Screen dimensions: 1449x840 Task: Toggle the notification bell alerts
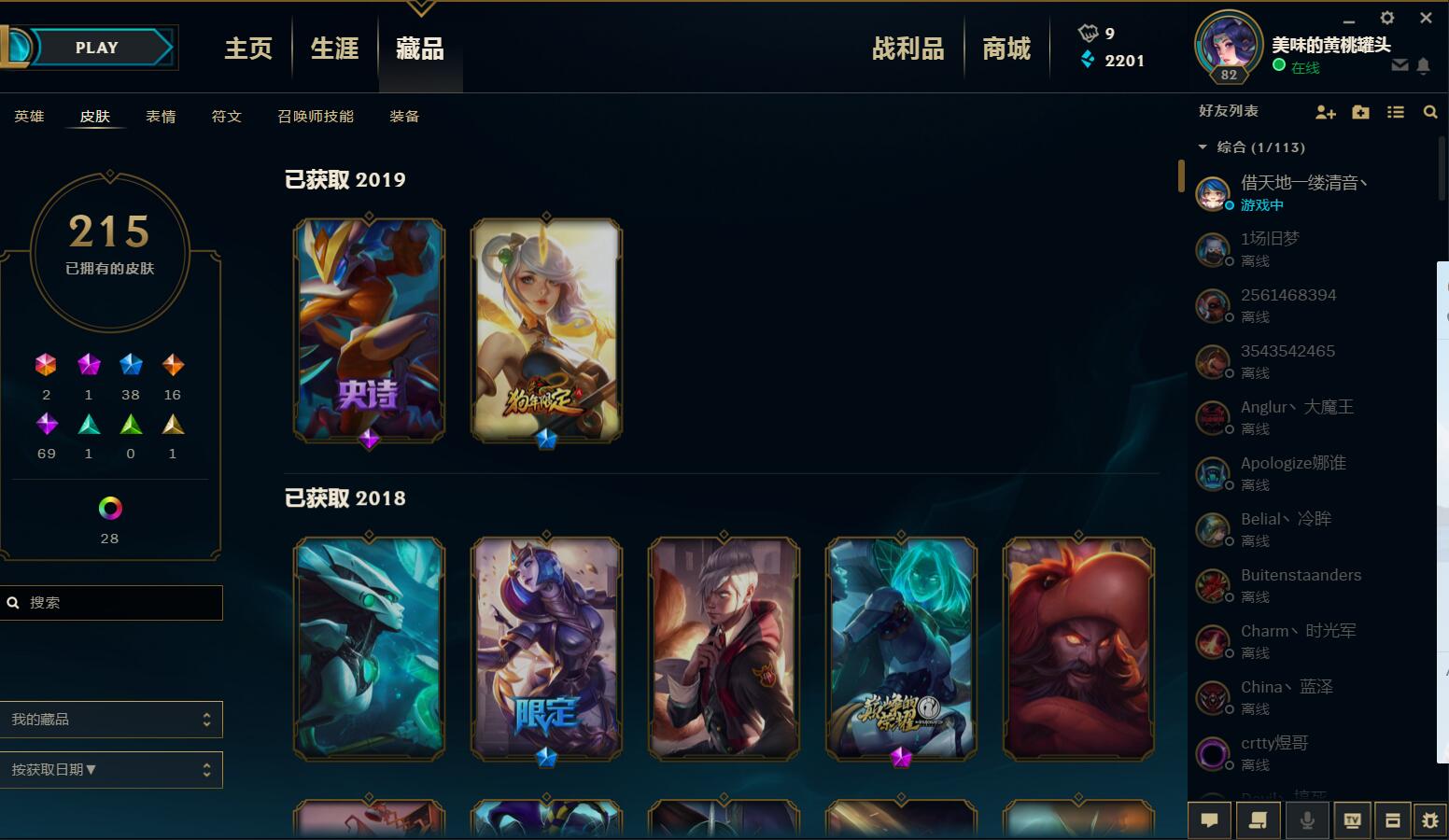pos(1424,65)
